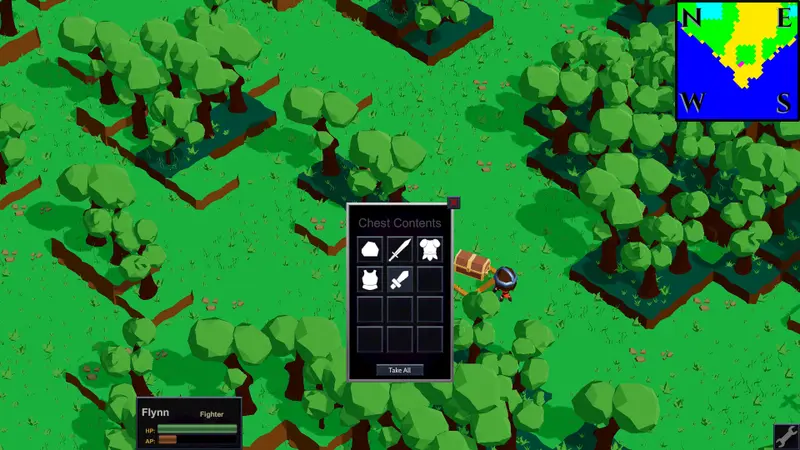Select the short sword in the chest

point(400,279)
